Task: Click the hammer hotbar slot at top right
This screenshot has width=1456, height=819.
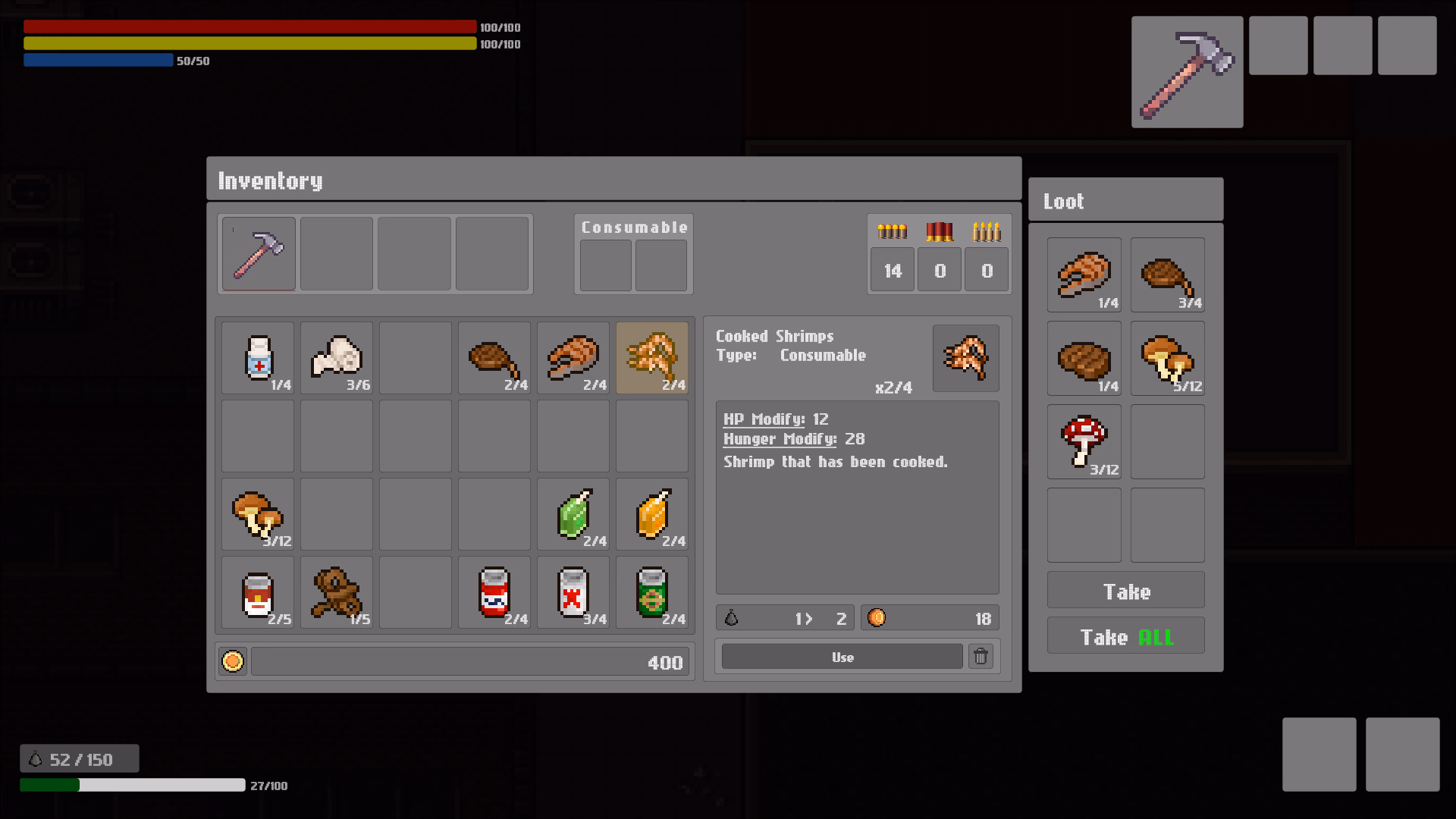Action: (x=1187, y=72)
